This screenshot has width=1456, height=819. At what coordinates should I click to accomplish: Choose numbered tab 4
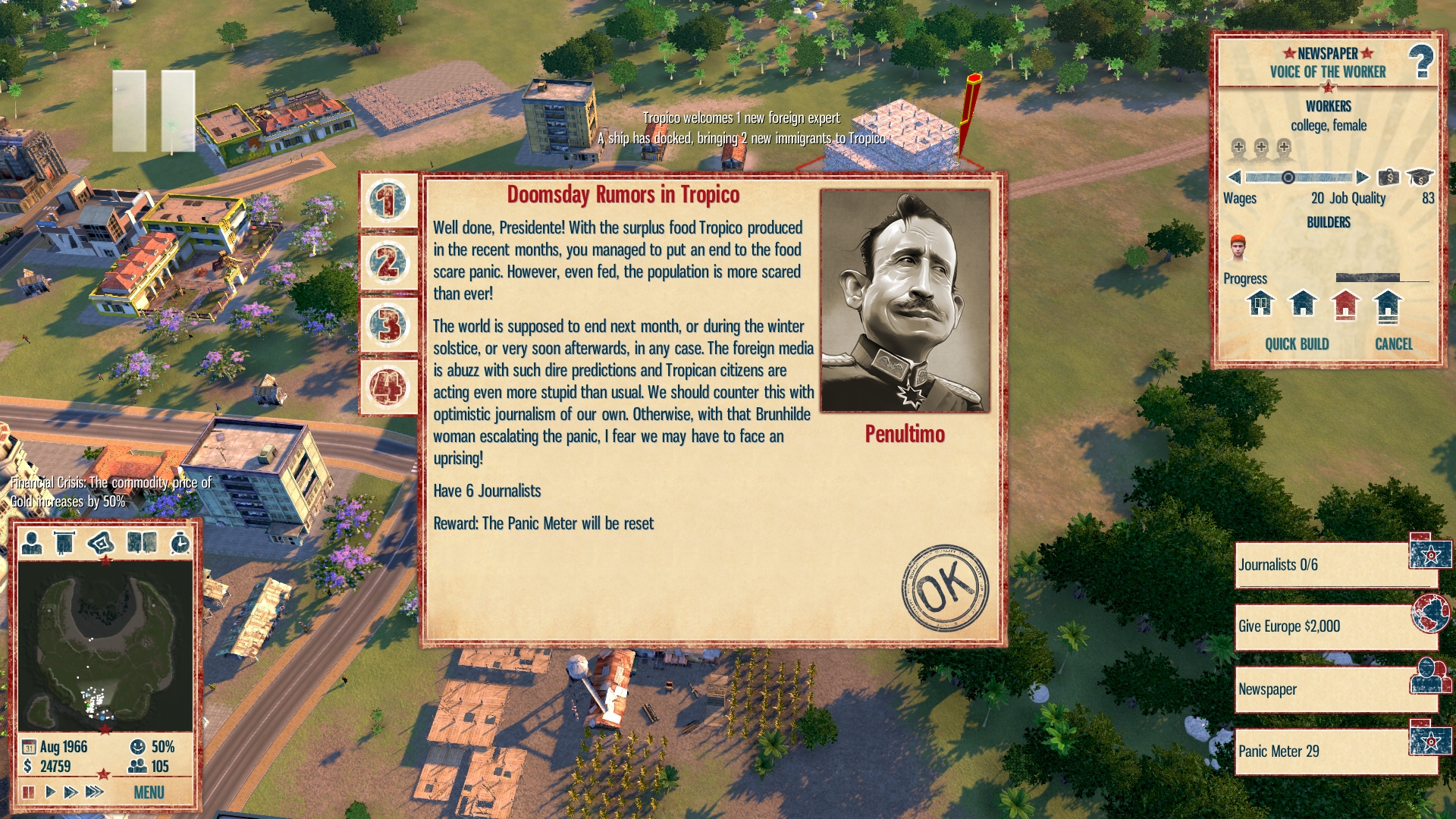tap(388, 387)
